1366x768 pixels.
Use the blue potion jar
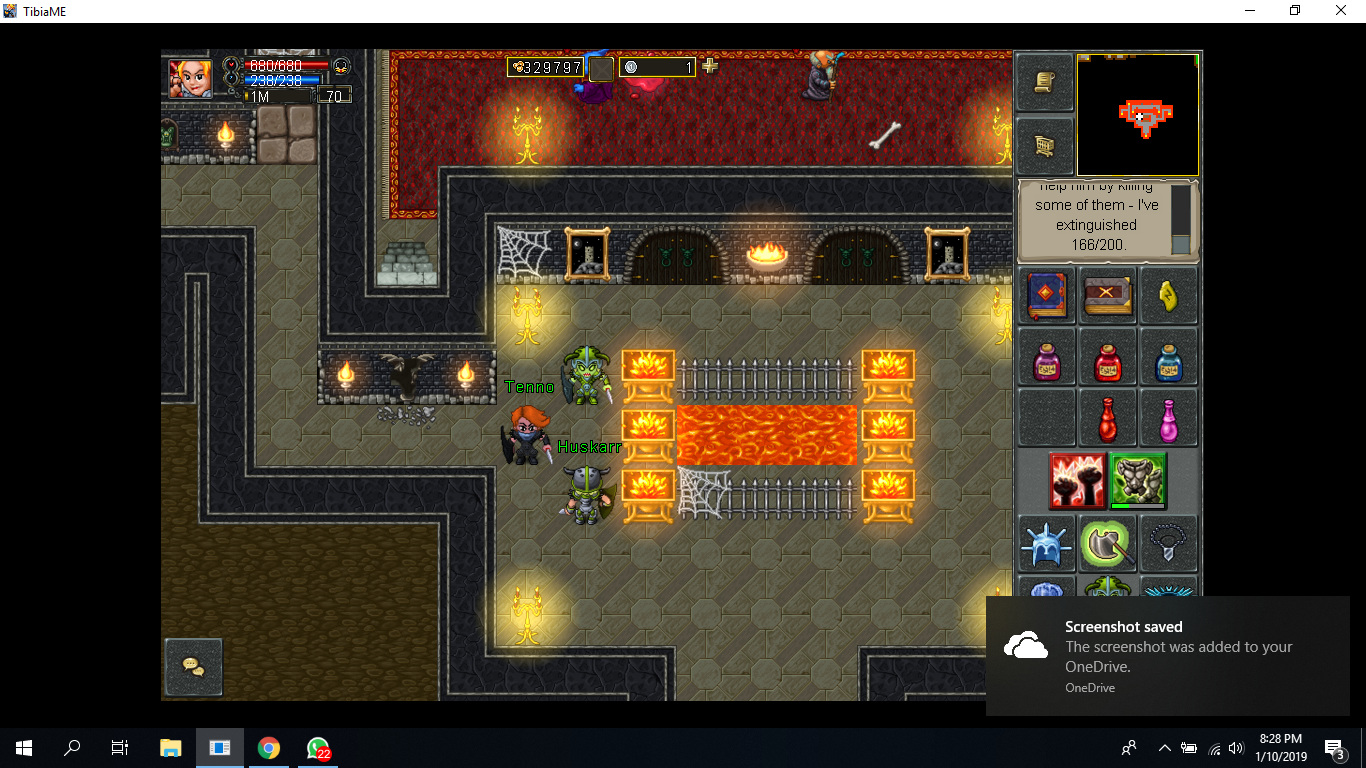pos(1168,358)
